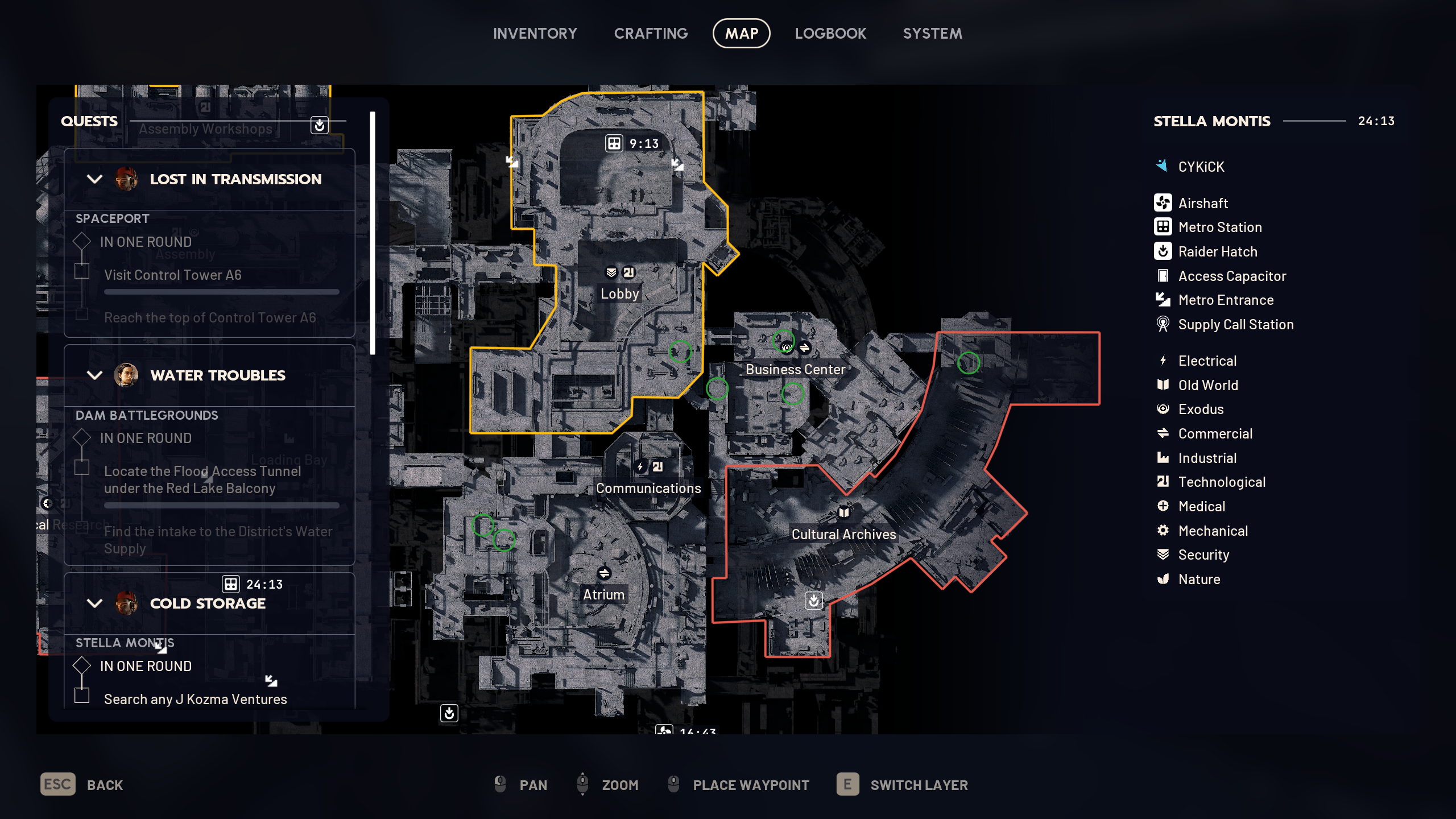
Task: Select the Airshaft legend entry
Action: [1202, 203]
